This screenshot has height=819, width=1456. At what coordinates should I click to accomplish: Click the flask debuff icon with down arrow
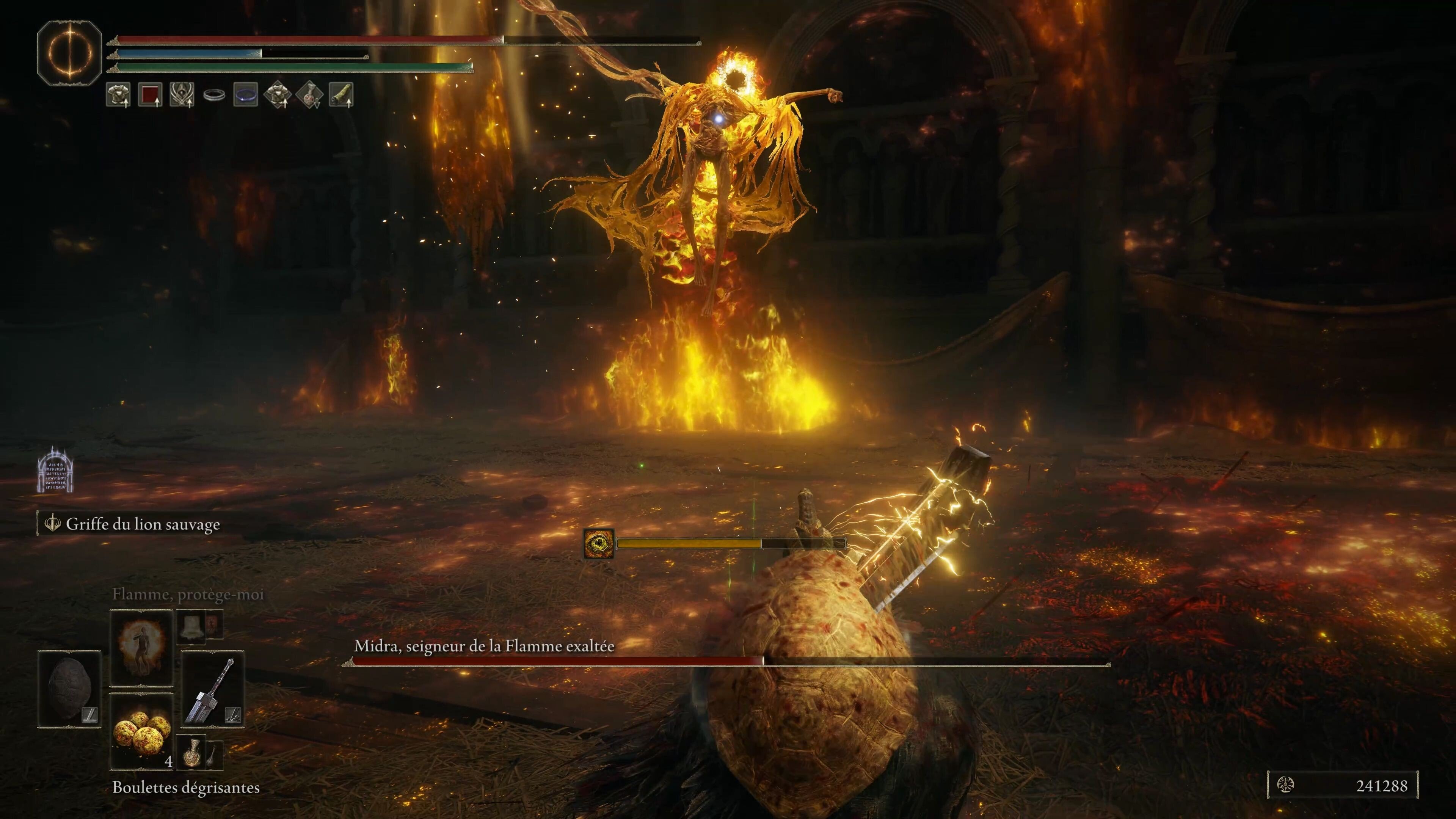(309, 94)
